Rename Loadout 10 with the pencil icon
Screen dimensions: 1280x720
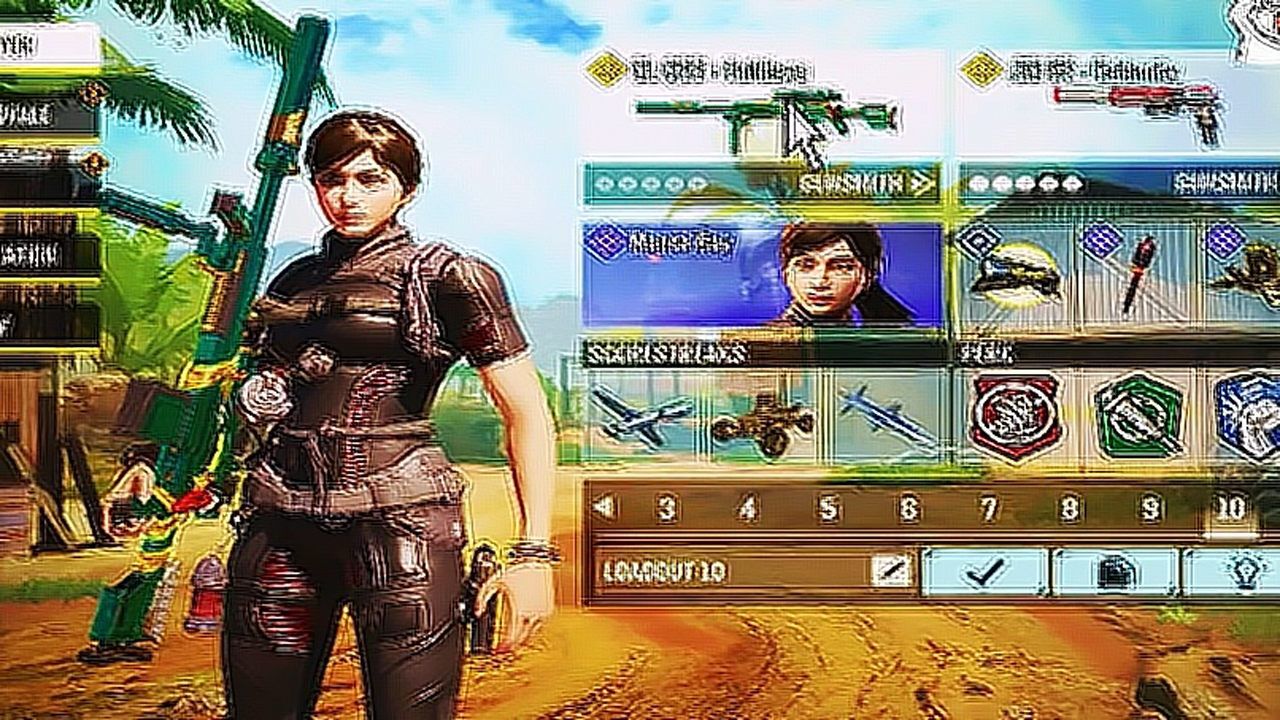(x=889, y=571)
